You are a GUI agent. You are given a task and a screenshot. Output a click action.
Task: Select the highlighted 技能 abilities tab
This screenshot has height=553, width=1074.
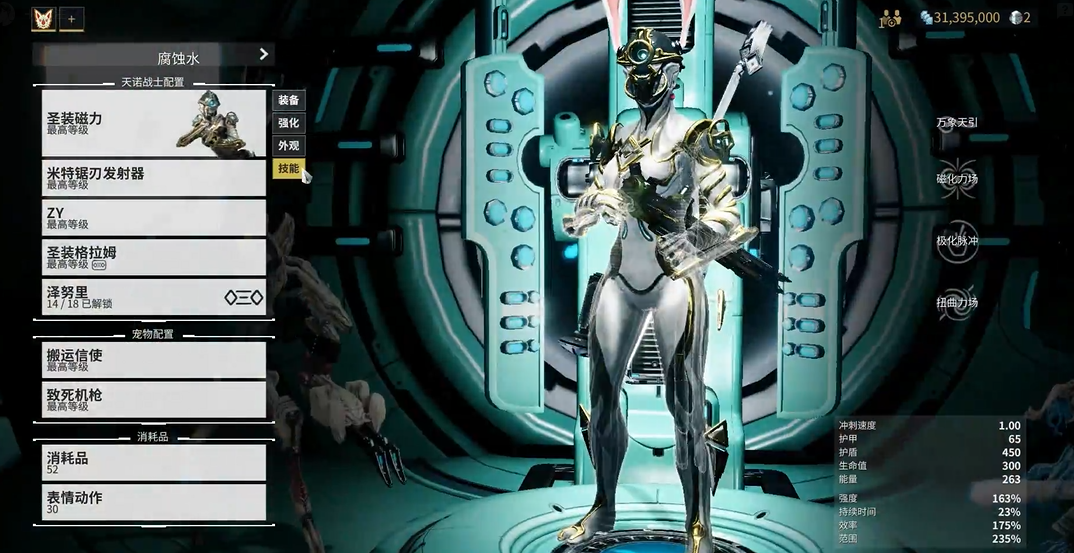click(288, 169)
